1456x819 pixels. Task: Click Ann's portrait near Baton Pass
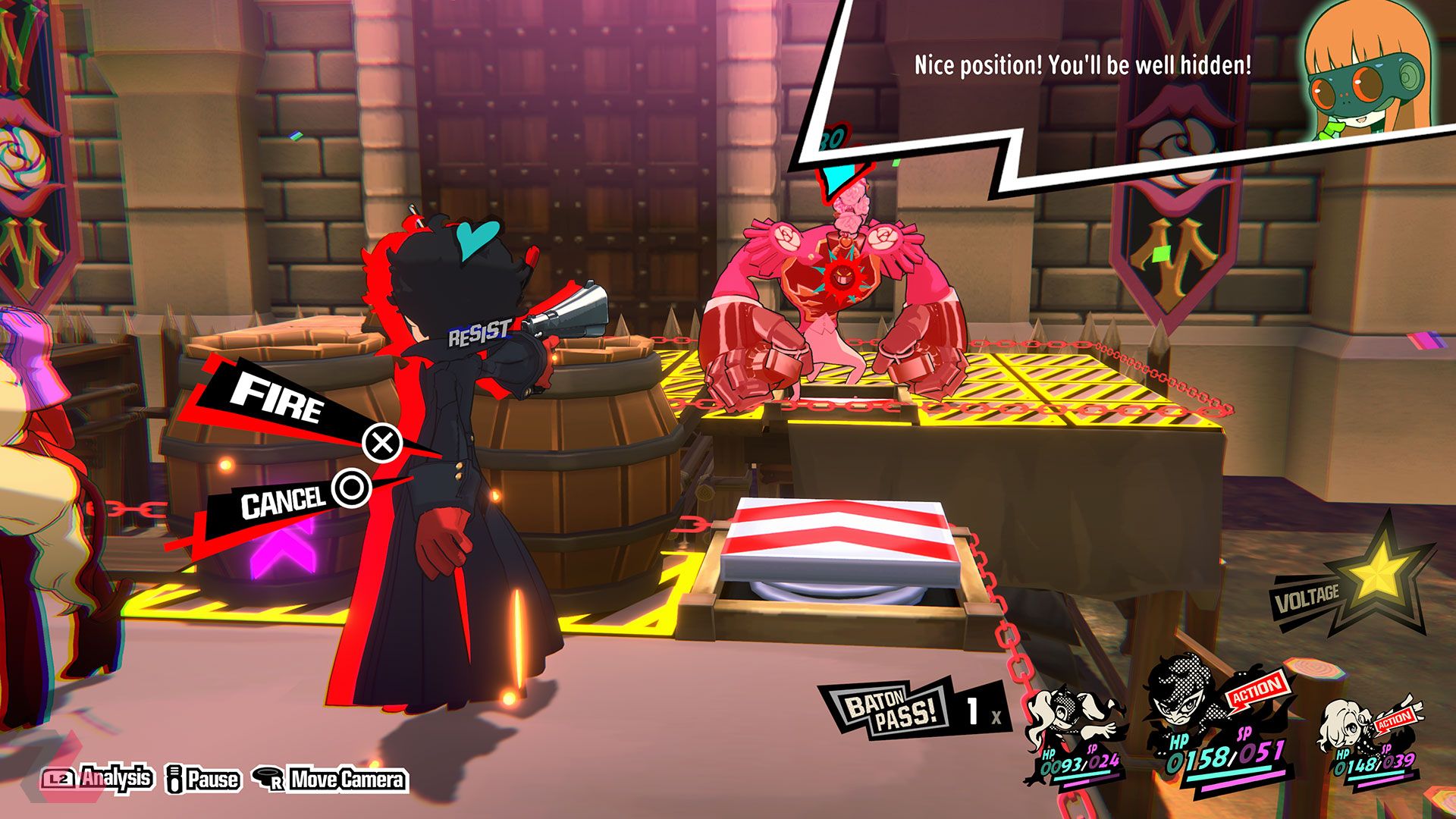pos(1062,713)
